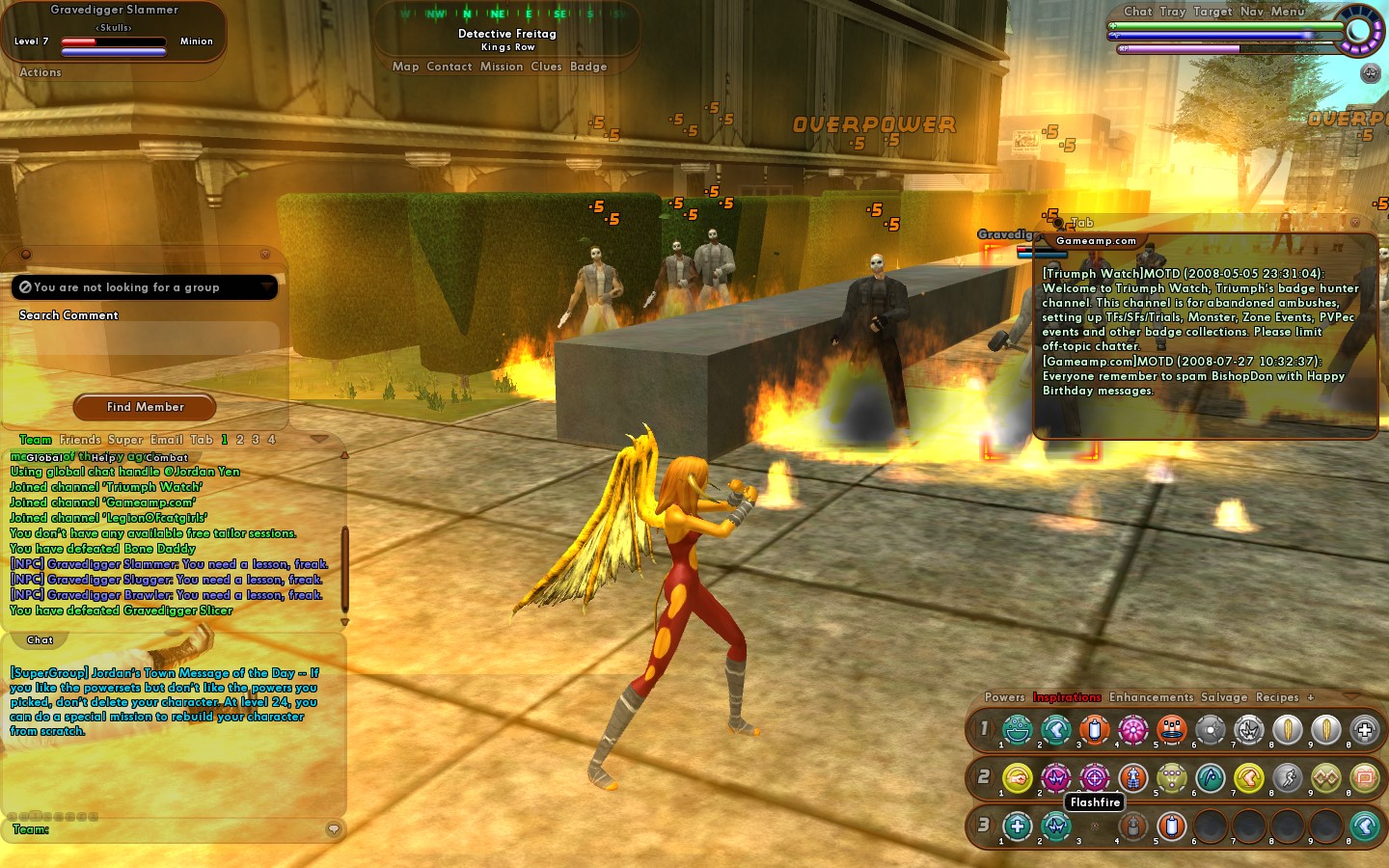The image size is (1389, 868).
Task: Activate the yellow punch power in tray 2
Action: point(1018,777)
